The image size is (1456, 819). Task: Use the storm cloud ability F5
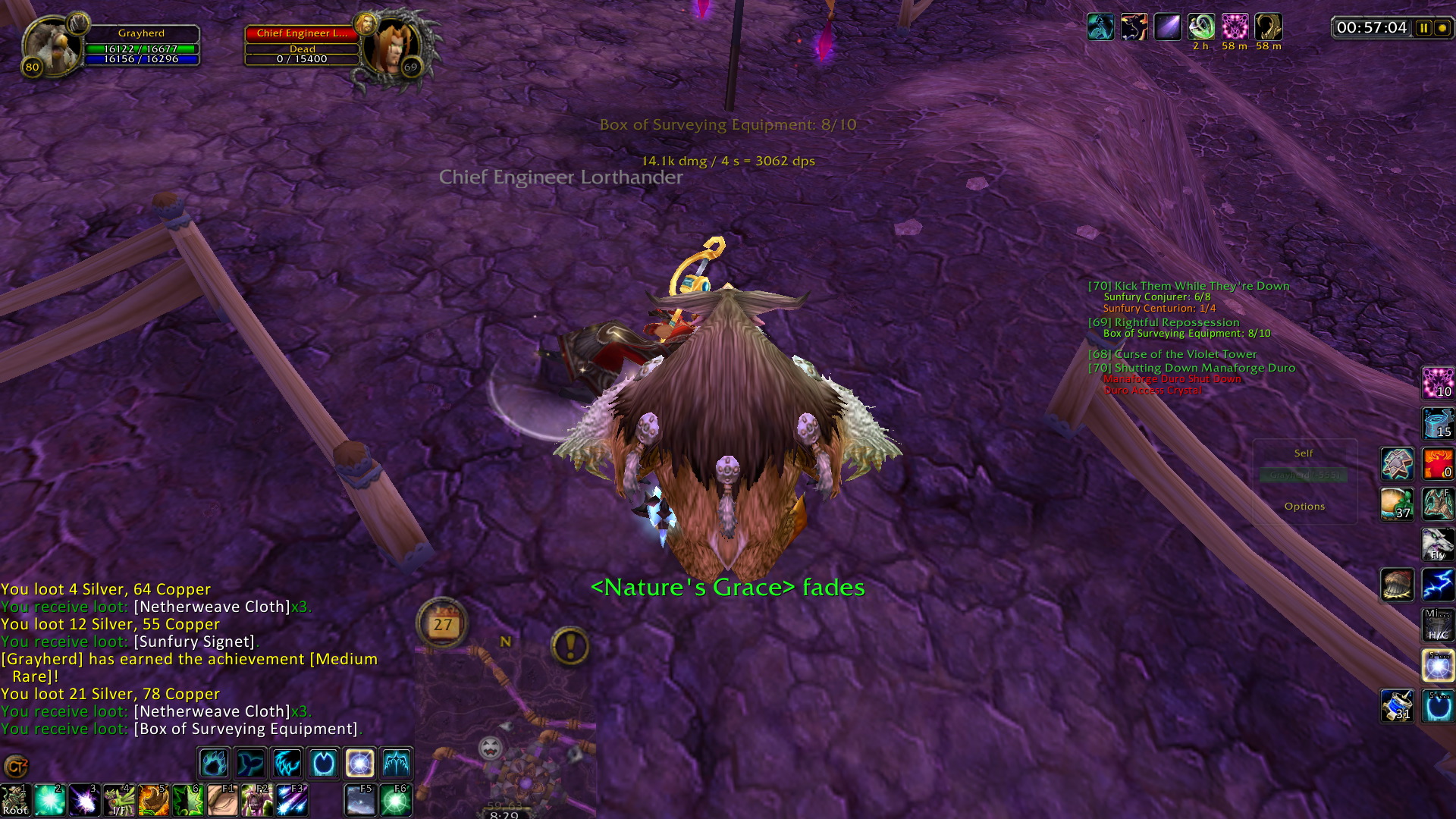tap(360, 801)
